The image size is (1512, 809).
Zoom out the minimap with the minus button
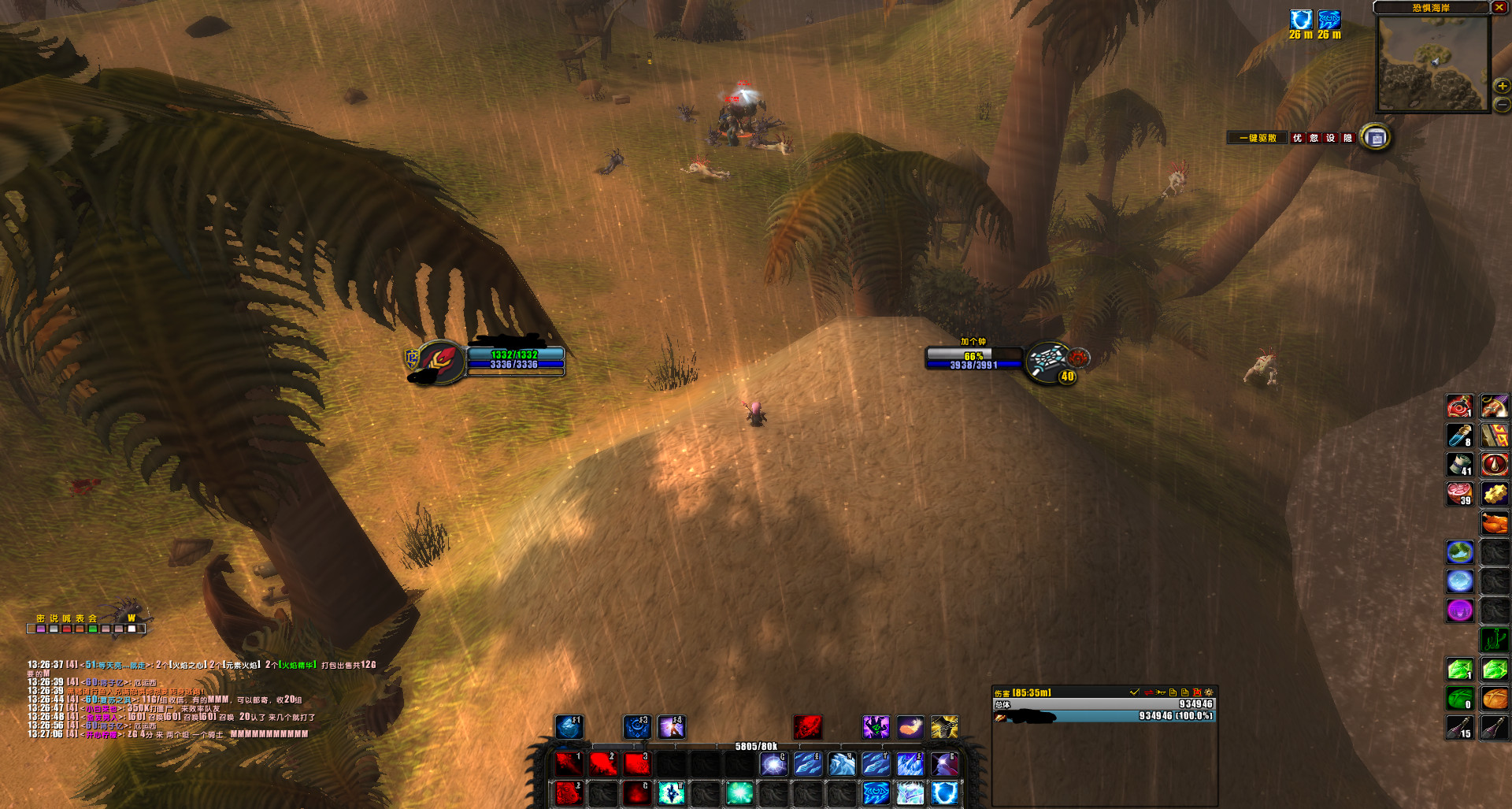click(x=1502, y=104)
